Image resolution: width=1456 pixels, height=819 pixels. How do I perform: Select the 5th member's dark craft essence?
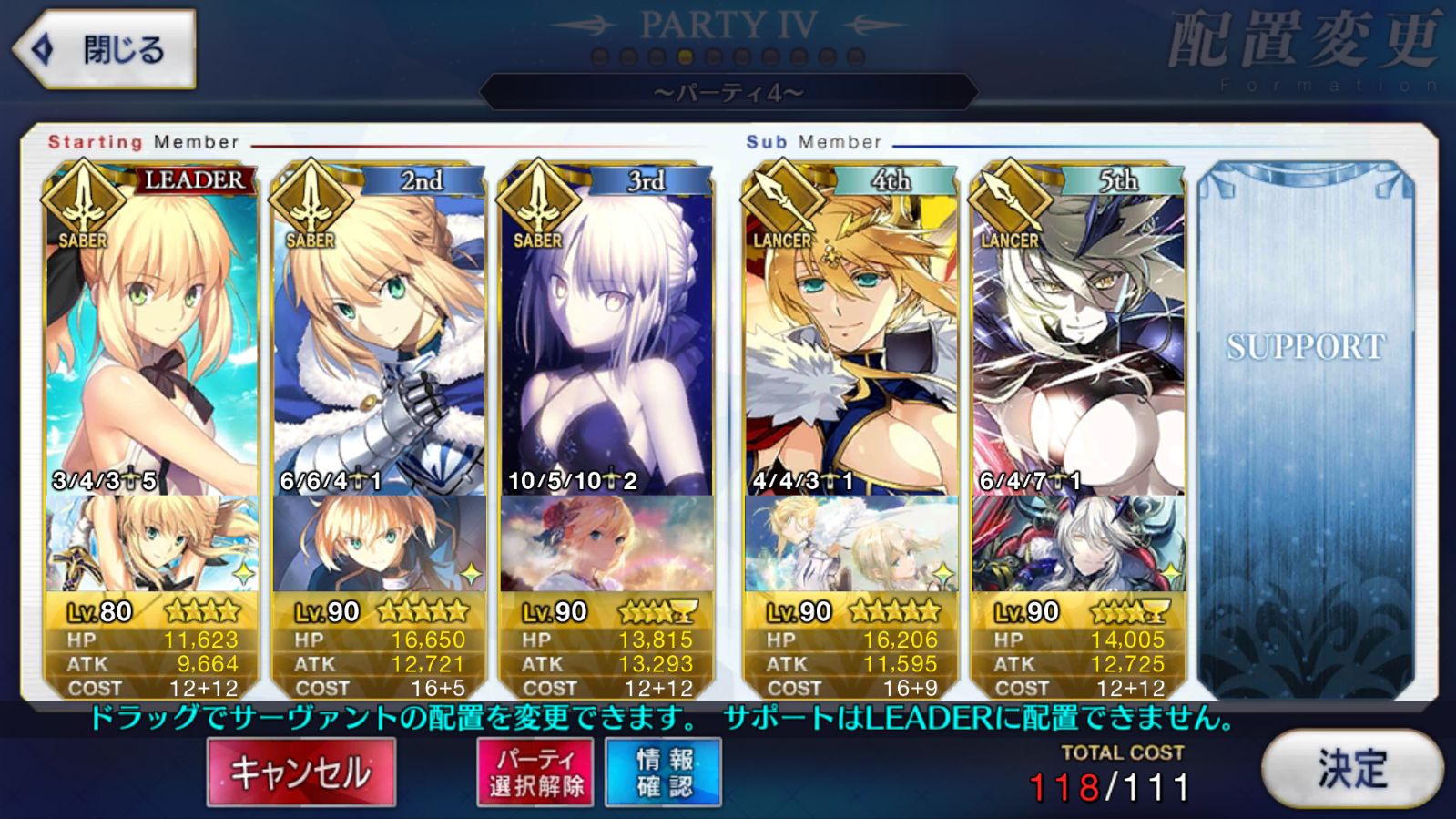pos(1078,544)
